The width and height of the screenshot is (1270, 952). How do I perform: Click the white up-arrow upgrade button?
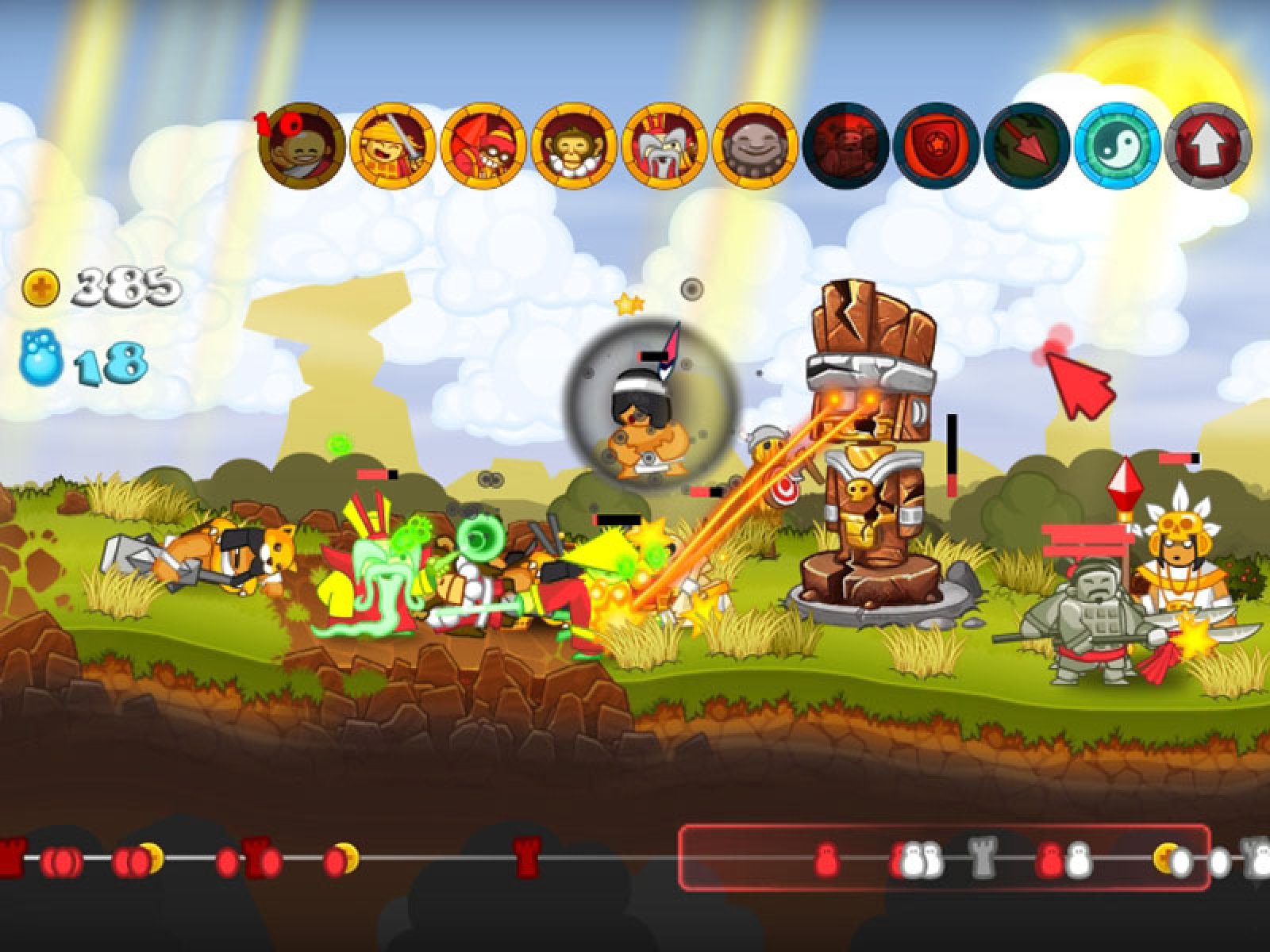[x=1208, y=147]
